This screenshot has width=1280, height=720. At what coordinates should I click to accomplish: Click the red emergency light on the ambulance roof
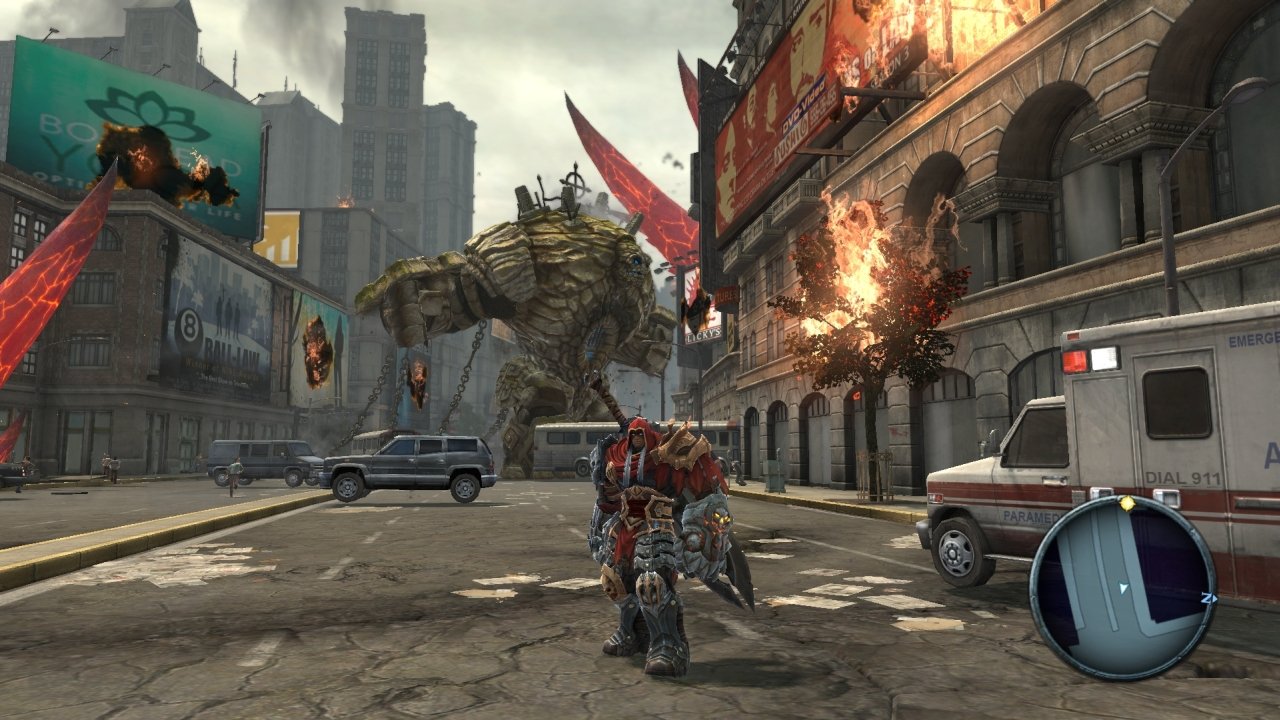1076,360
